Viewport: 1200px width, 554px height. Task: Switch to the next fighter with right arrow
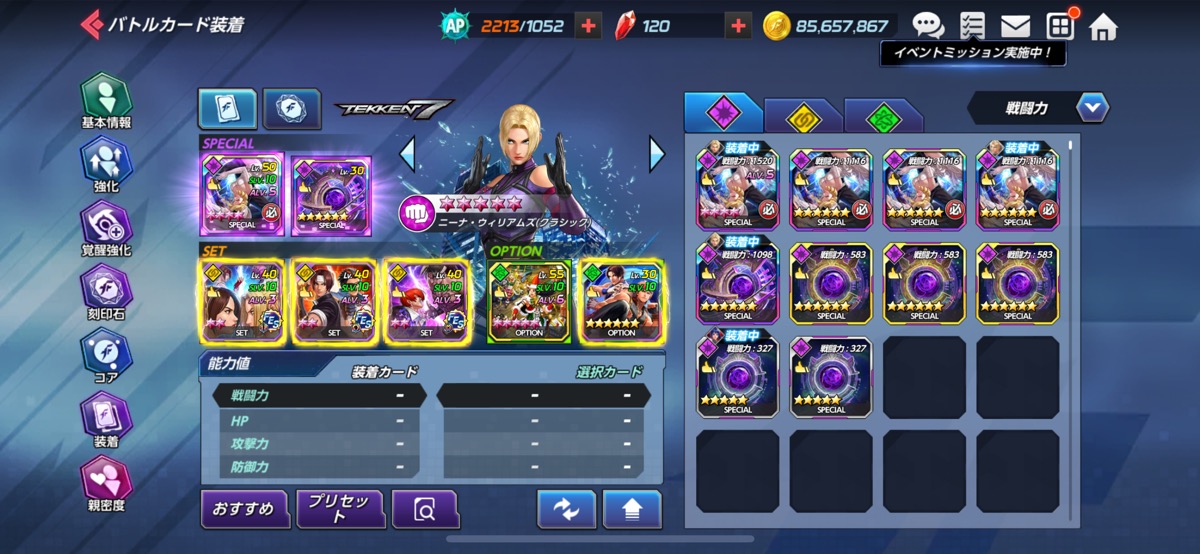pyautogui.click(x=657, y=154)
